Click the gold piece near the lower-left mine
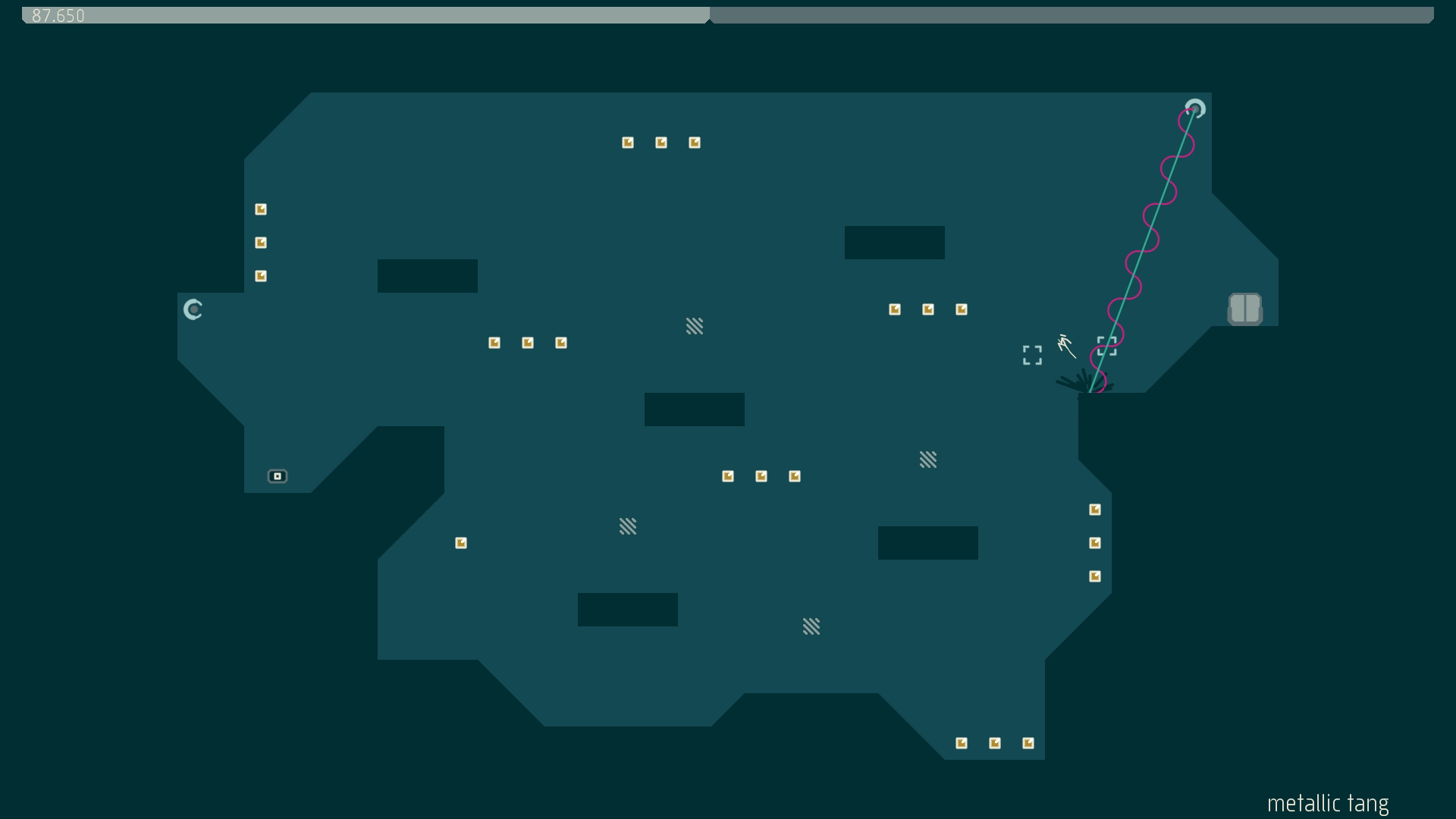This screenshot has width=1456, height=819. (x=460, y=542)
